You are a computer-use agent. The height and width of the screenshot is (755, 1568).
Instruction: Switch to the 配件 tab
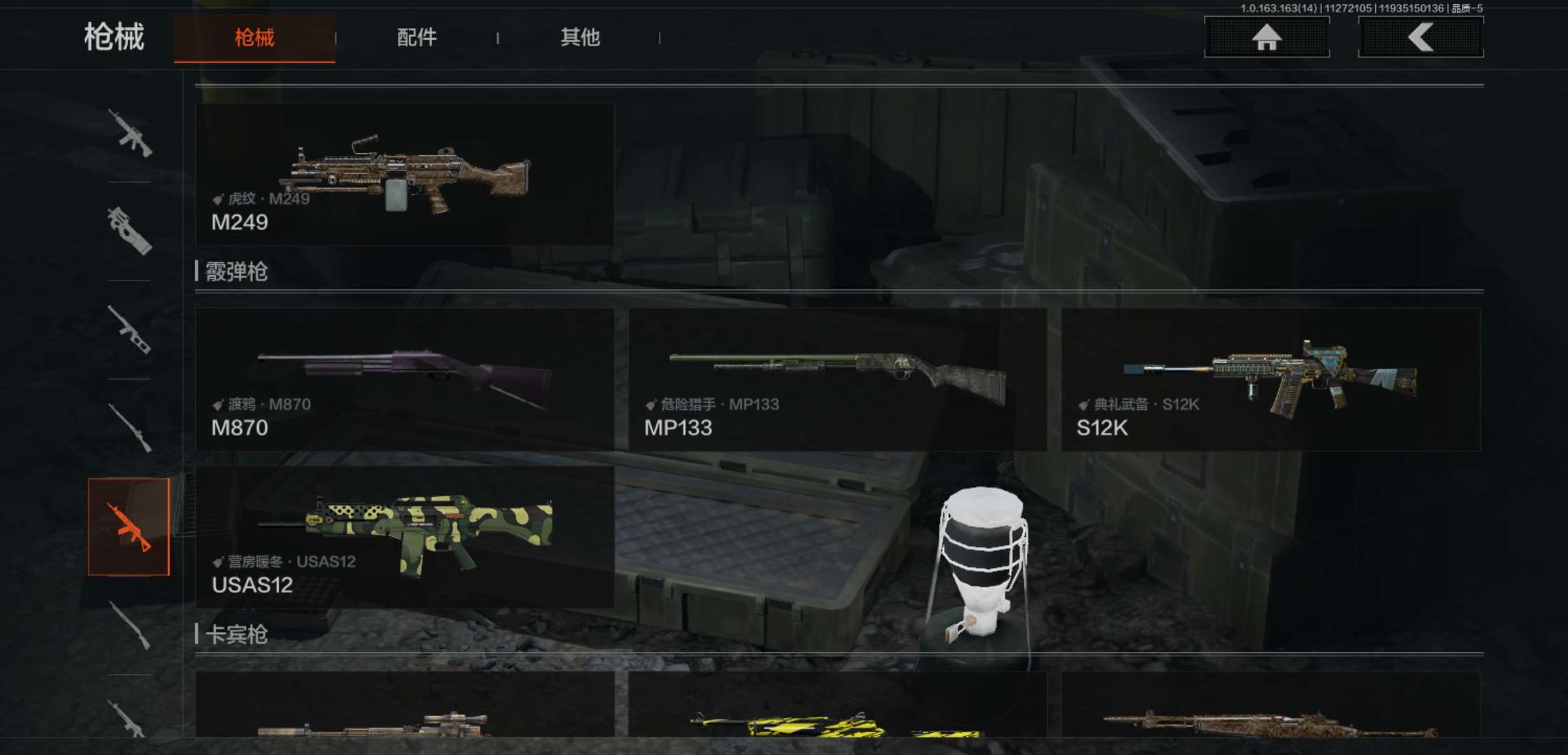[416, 38]
